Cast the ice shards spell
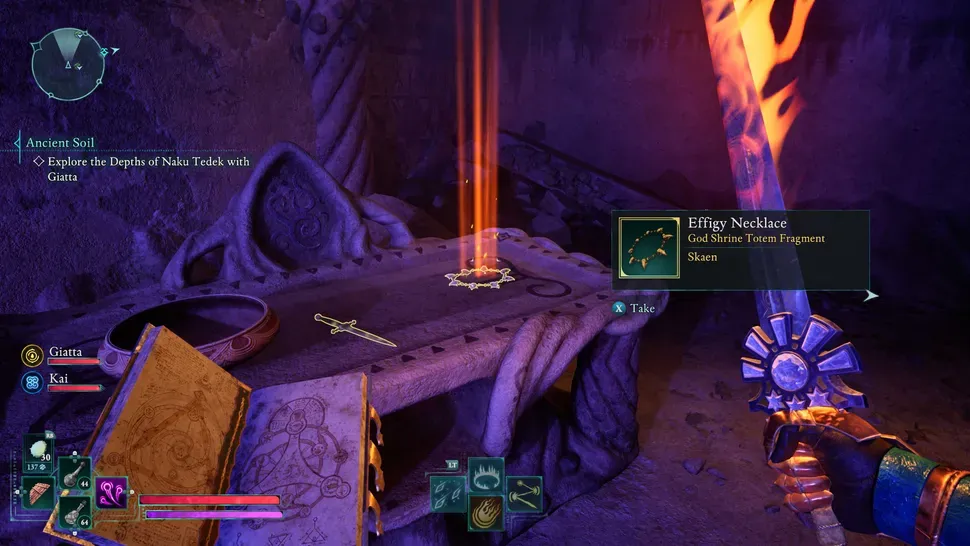 [x=446, y=493]
